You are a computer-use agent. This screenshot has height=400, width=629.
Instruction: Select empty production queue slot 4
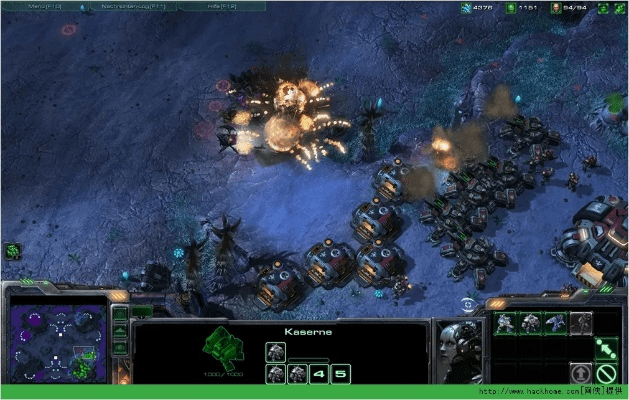(x=319, y=374)
